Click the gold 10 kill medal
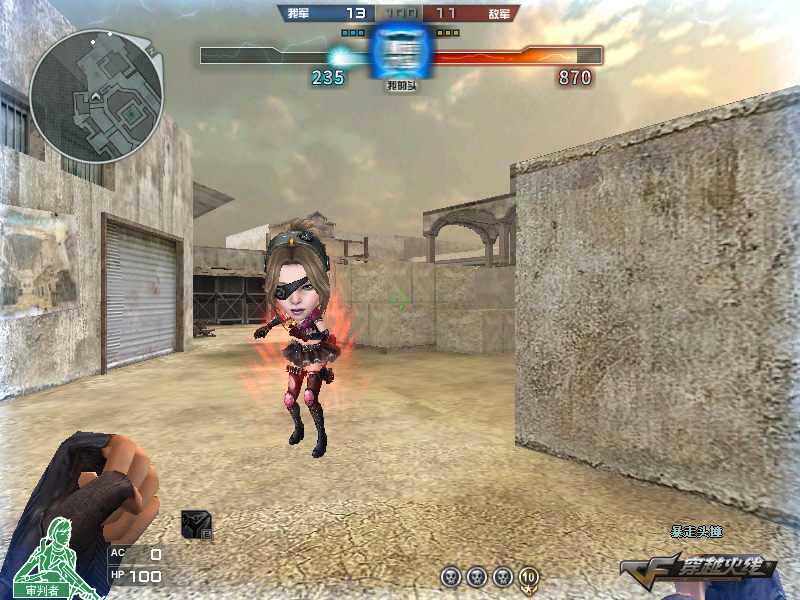This screenshot has width=800, height=600. pyautogui.click(x=528, y=577)
